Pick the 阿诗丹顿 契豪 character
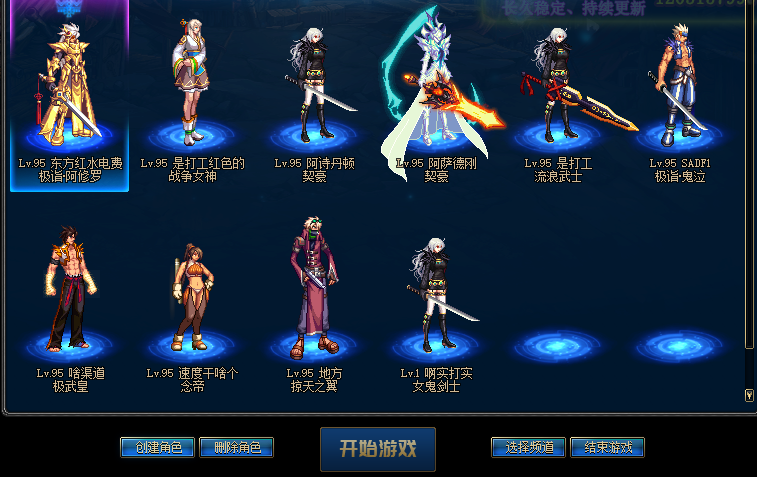 314,95
